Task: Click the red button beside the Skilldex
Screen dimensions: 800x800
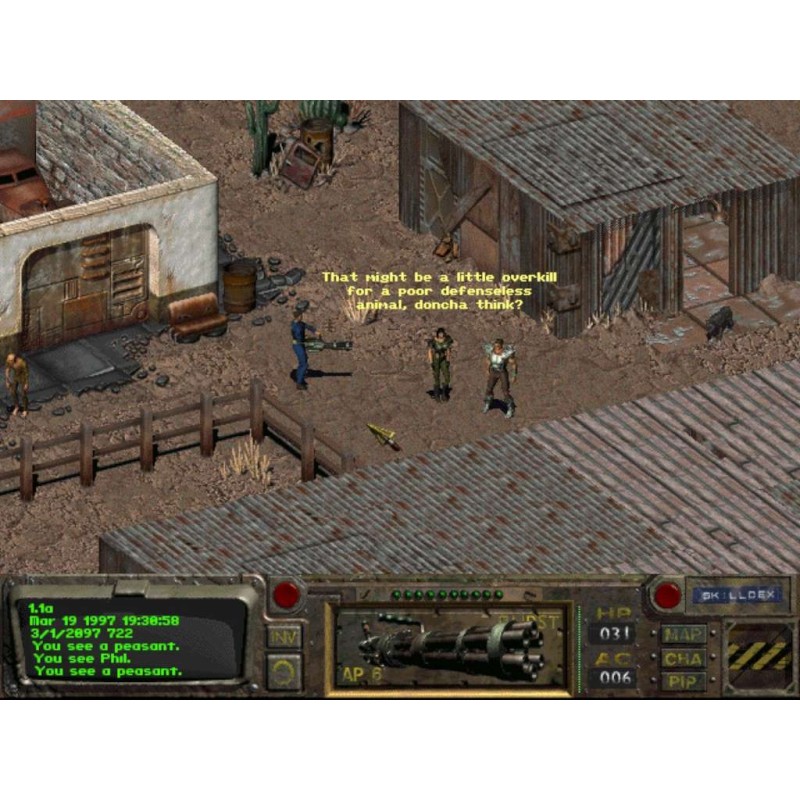Action: click(666, 596)
